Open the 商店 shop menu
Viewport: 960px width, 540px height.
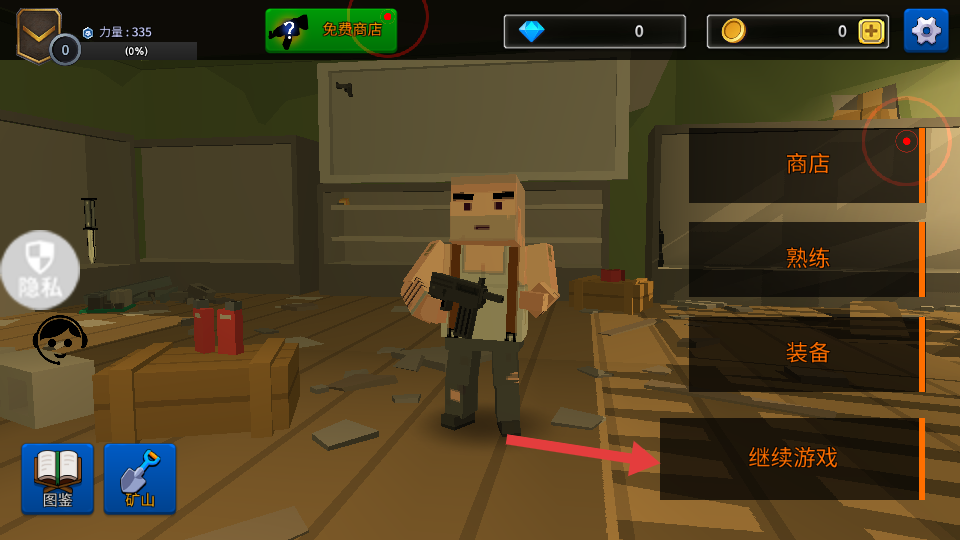(x=806, y=164)
